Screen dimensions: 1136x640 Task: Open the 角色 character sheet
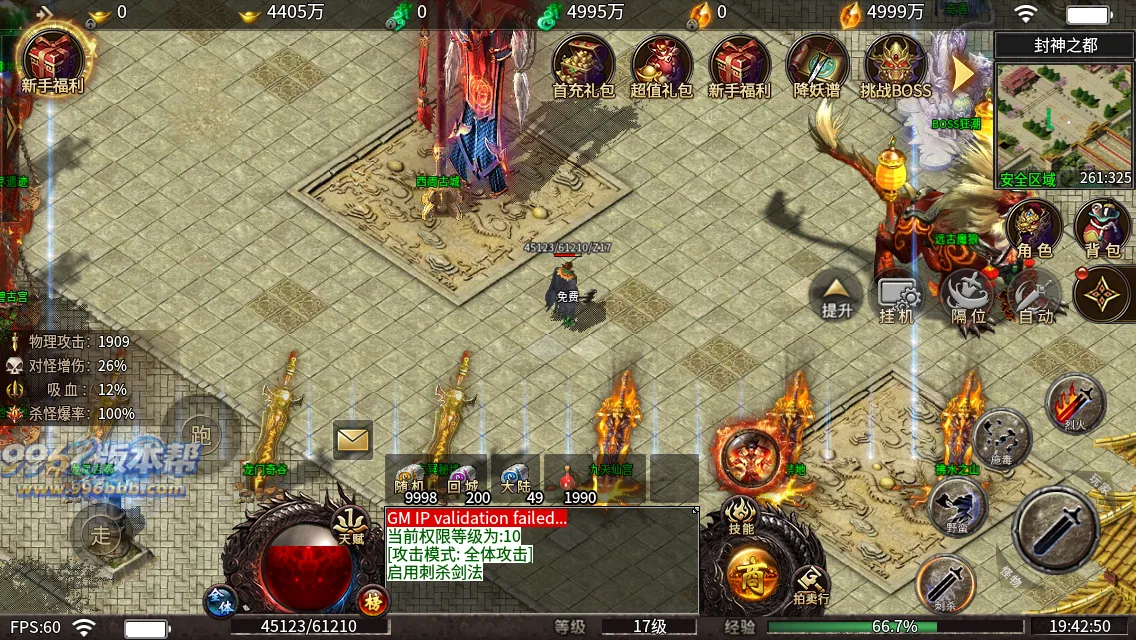[x=1034, y=229]
